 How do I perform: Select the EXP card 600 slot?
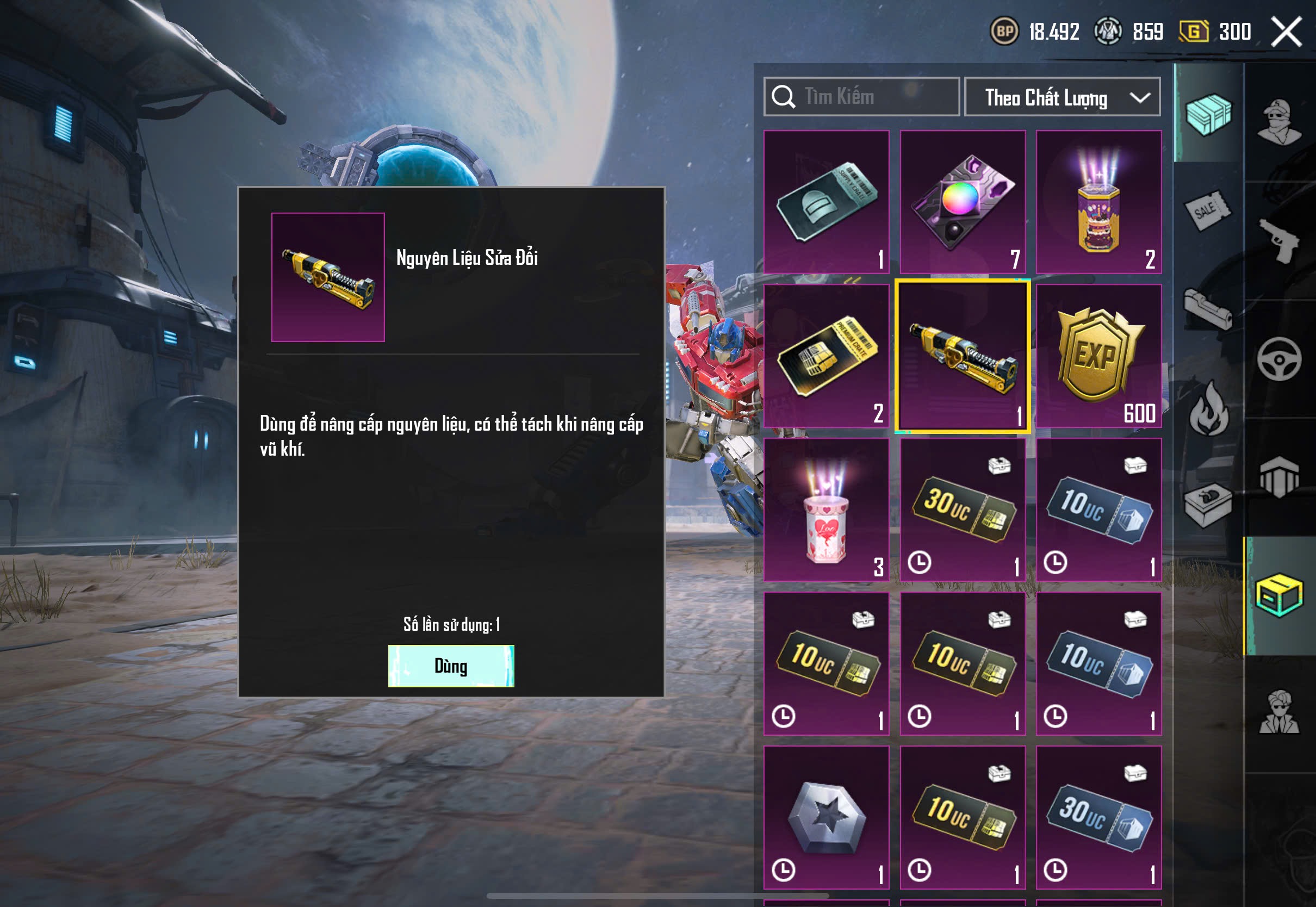[x=1098, y=356]
